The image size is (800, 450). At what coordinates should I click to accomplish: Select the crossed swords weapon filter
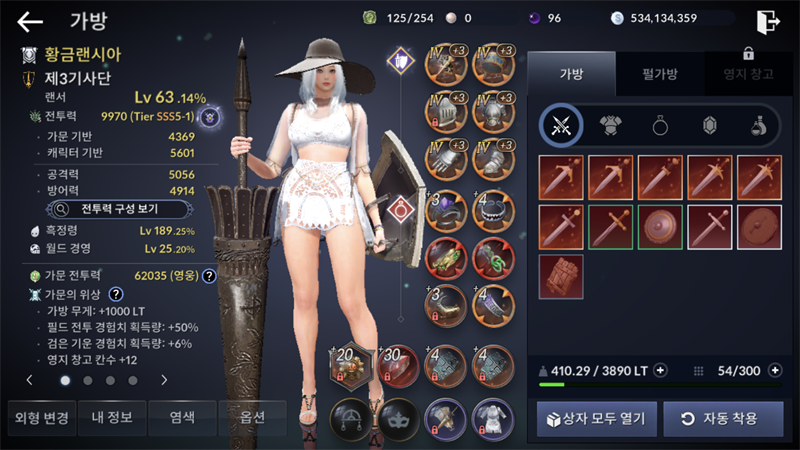coord(561,125)
